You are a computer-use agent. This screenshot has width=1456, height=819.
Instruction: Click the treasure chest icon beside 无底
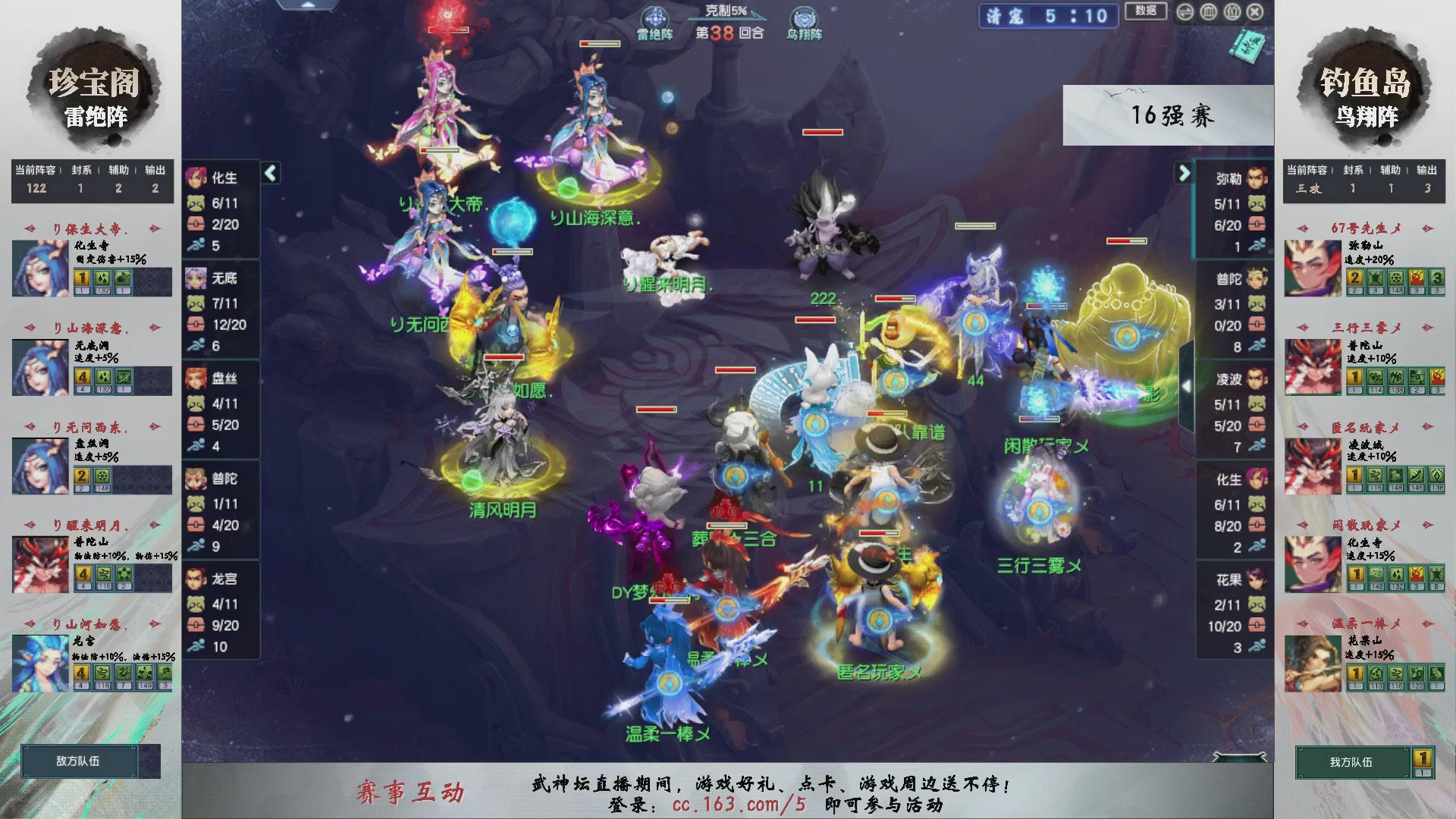(196, 325)
